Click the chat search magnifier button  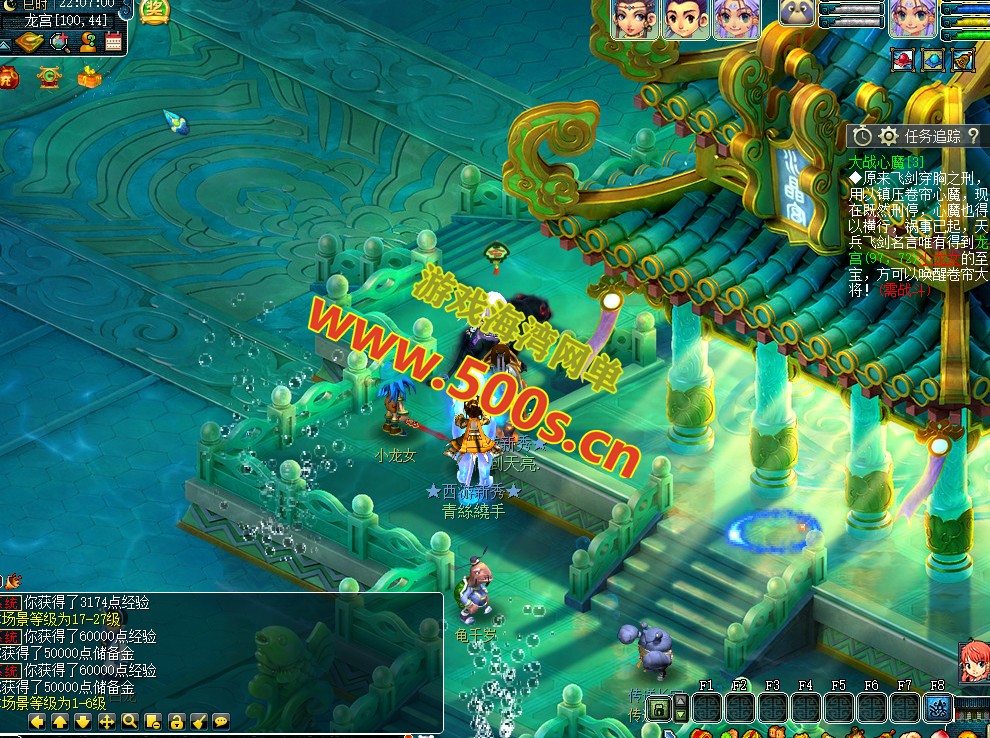click(129, 721)
